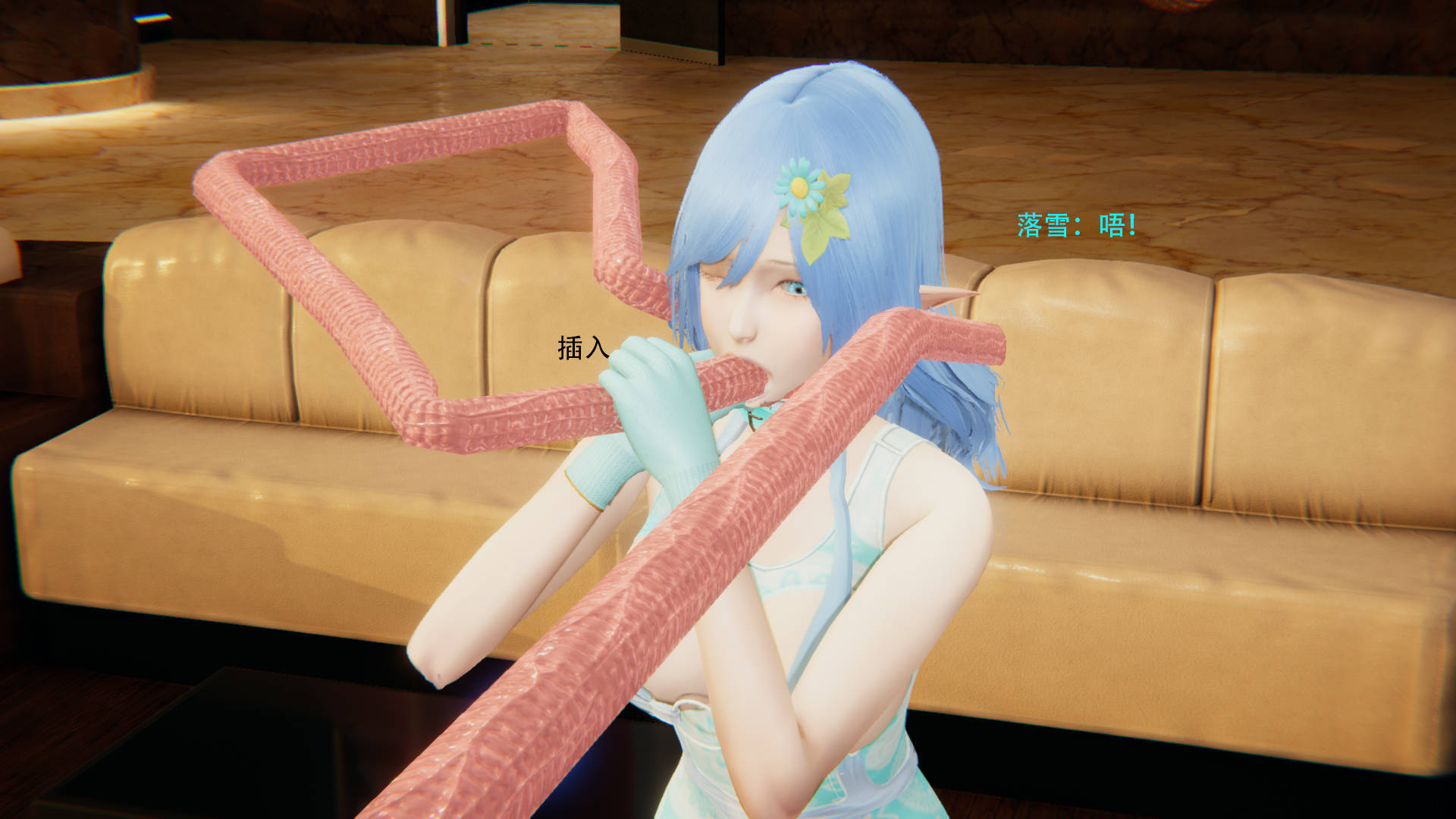This screenshot has height=819, width=1456.
Task: Click the 插入 action label
Action: tap(582, 348)
